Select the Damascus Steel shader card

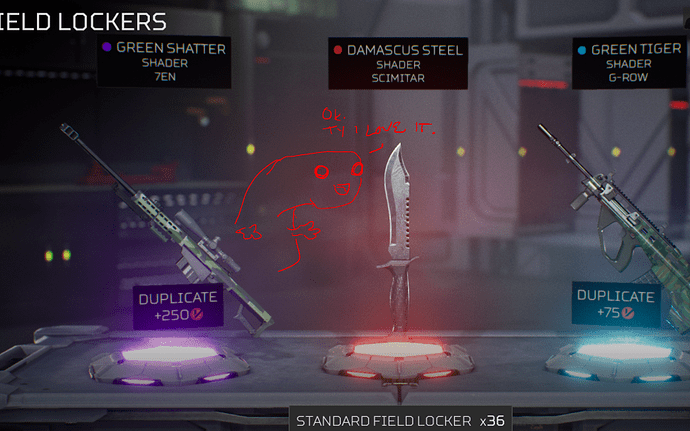[x=397, y=64]
